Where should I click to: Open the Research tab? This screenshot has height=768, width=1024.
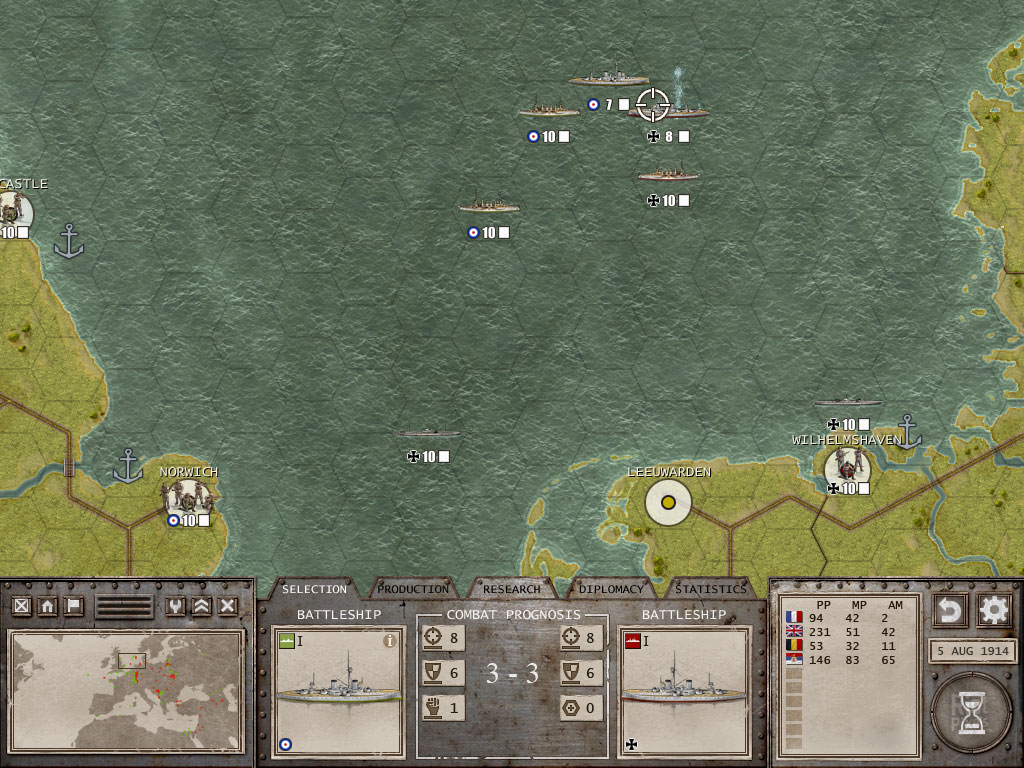click(x=512, y=589)
